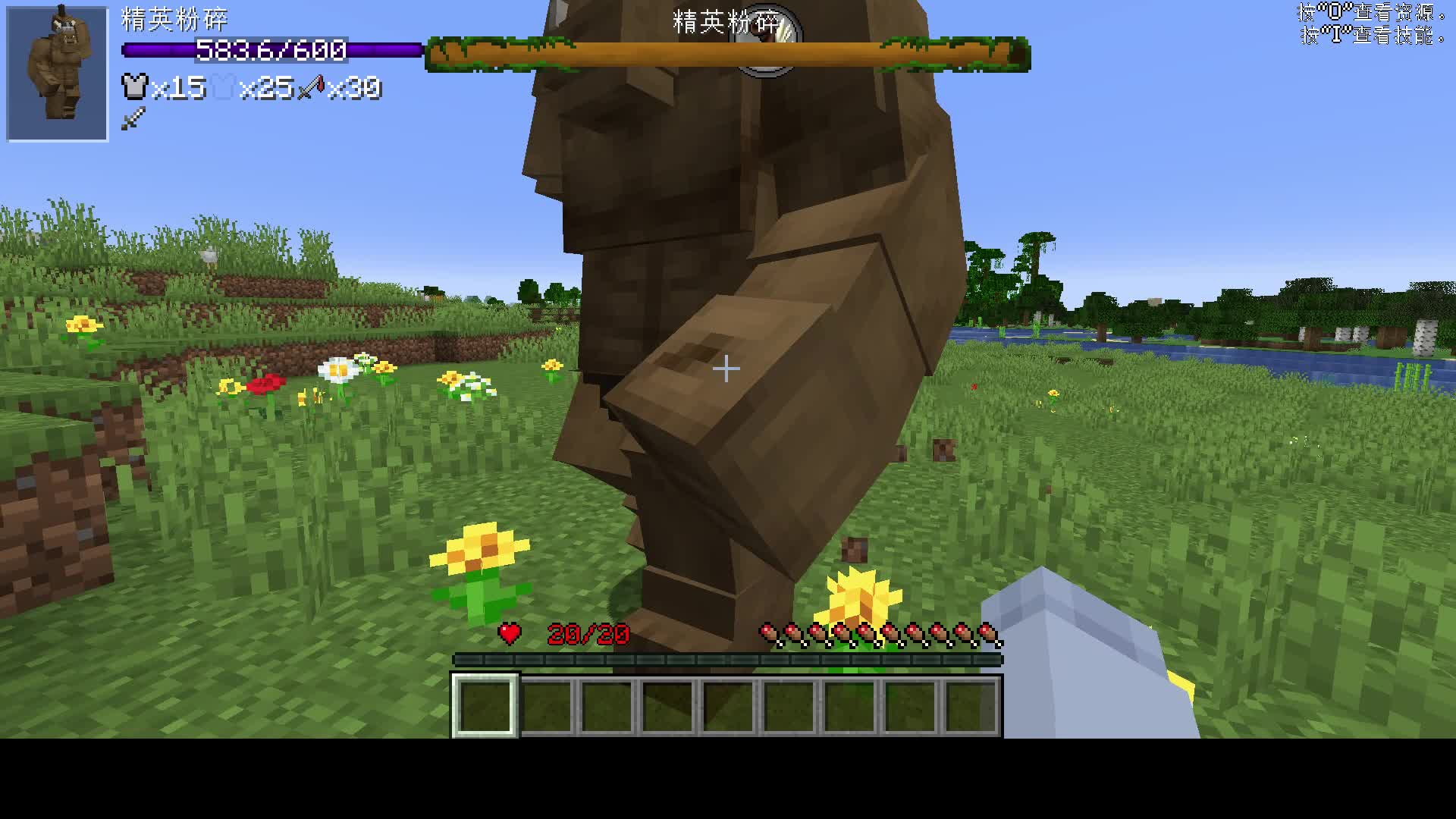The image size is (1456, 819).
Task: Click the elite mob portrait thumbnail
Action: point(58,74)
